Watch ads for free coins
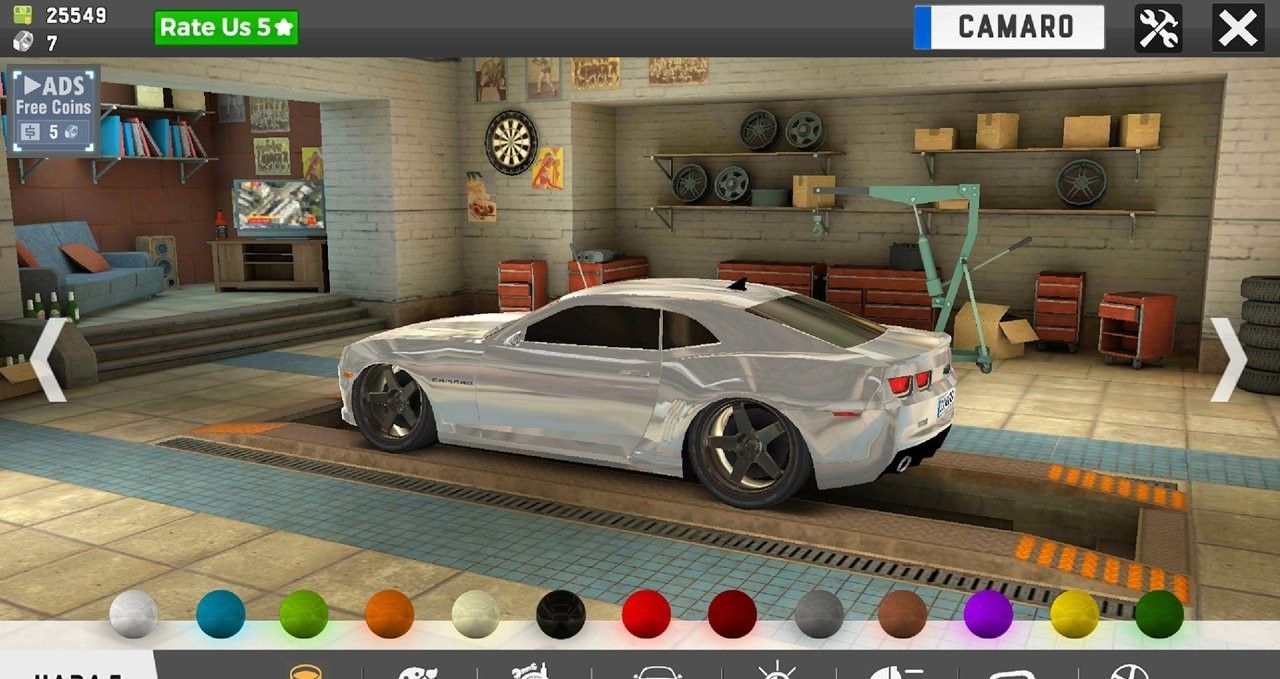The image size is (1280, 679). click(x=53, y=108)
